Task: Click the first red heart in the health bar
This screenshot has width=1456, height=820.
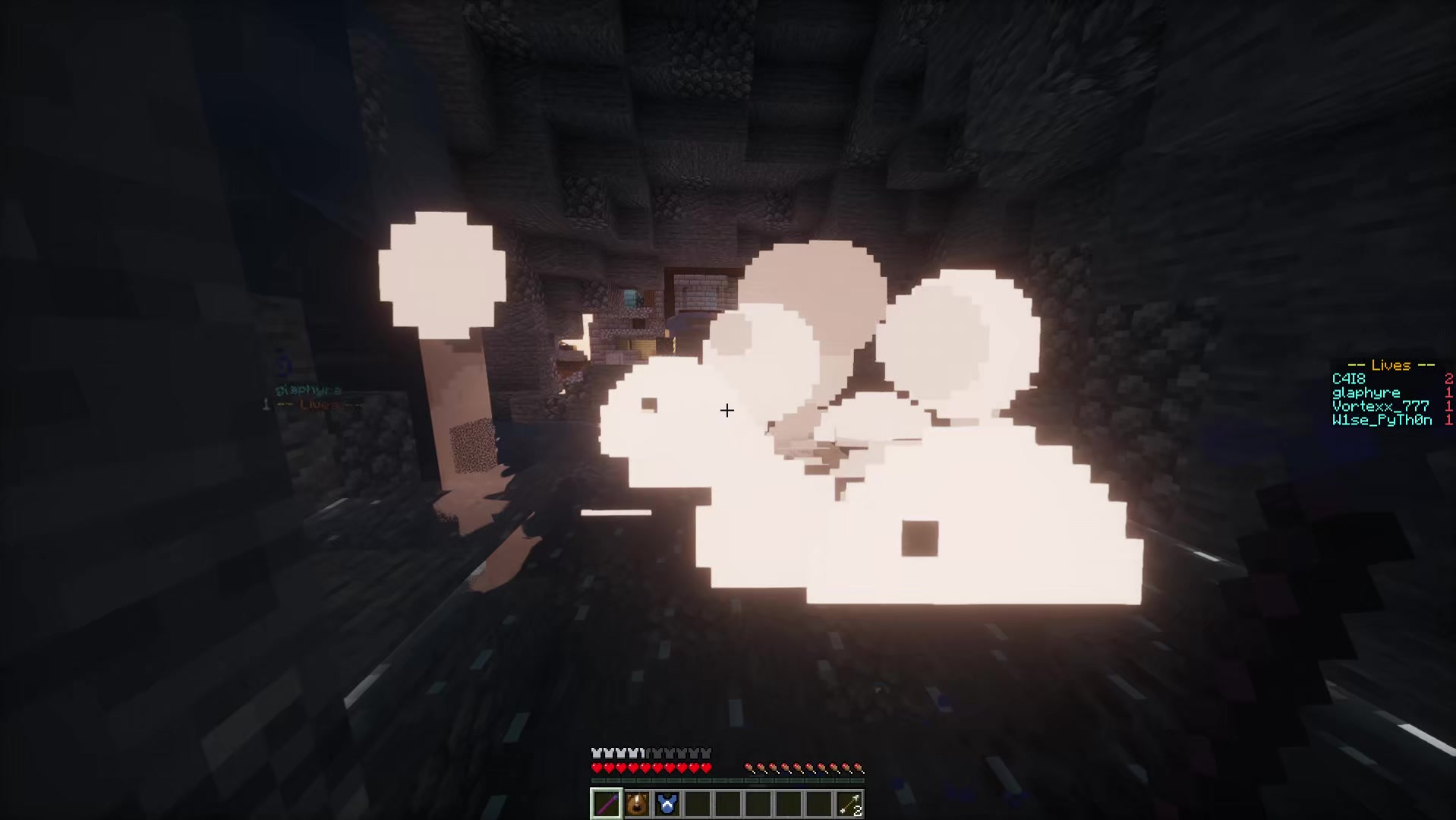Action: click(597, 768)
